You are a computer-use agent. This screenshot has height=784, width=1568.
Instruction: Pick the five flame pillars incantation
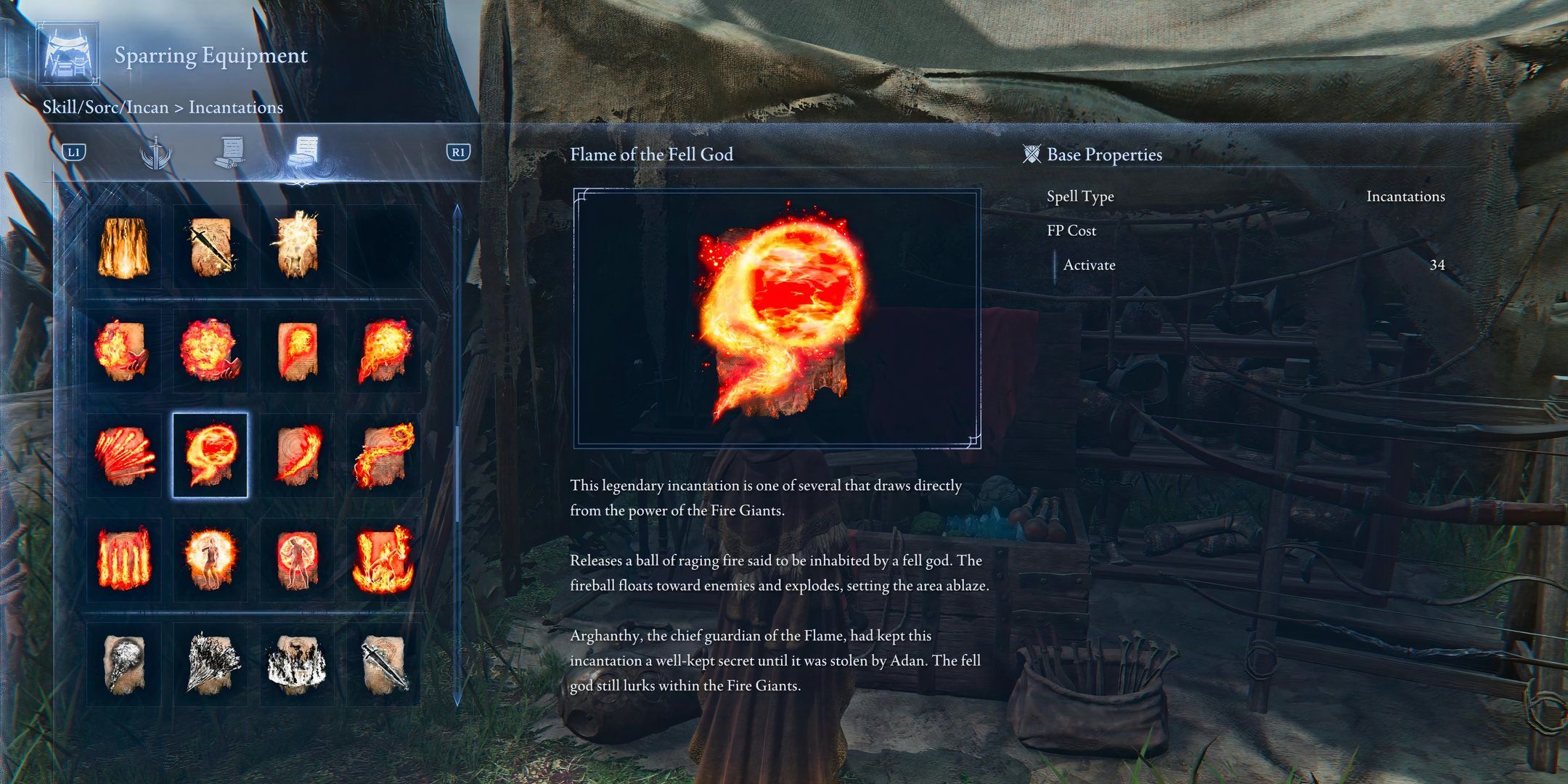(x=124, y=559)
